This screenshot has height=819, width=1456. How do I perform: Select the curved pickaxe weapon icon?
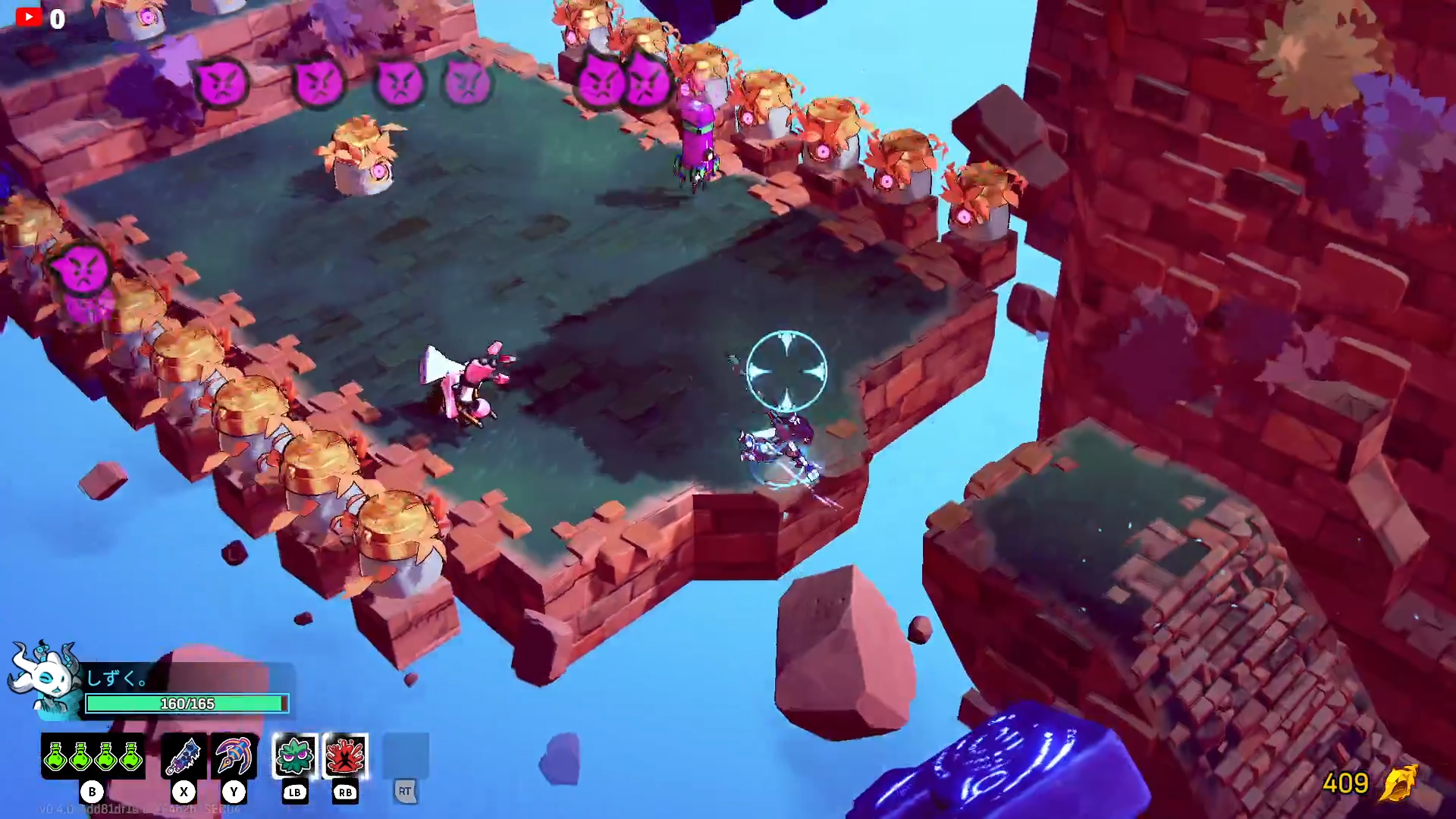[234, 756]
